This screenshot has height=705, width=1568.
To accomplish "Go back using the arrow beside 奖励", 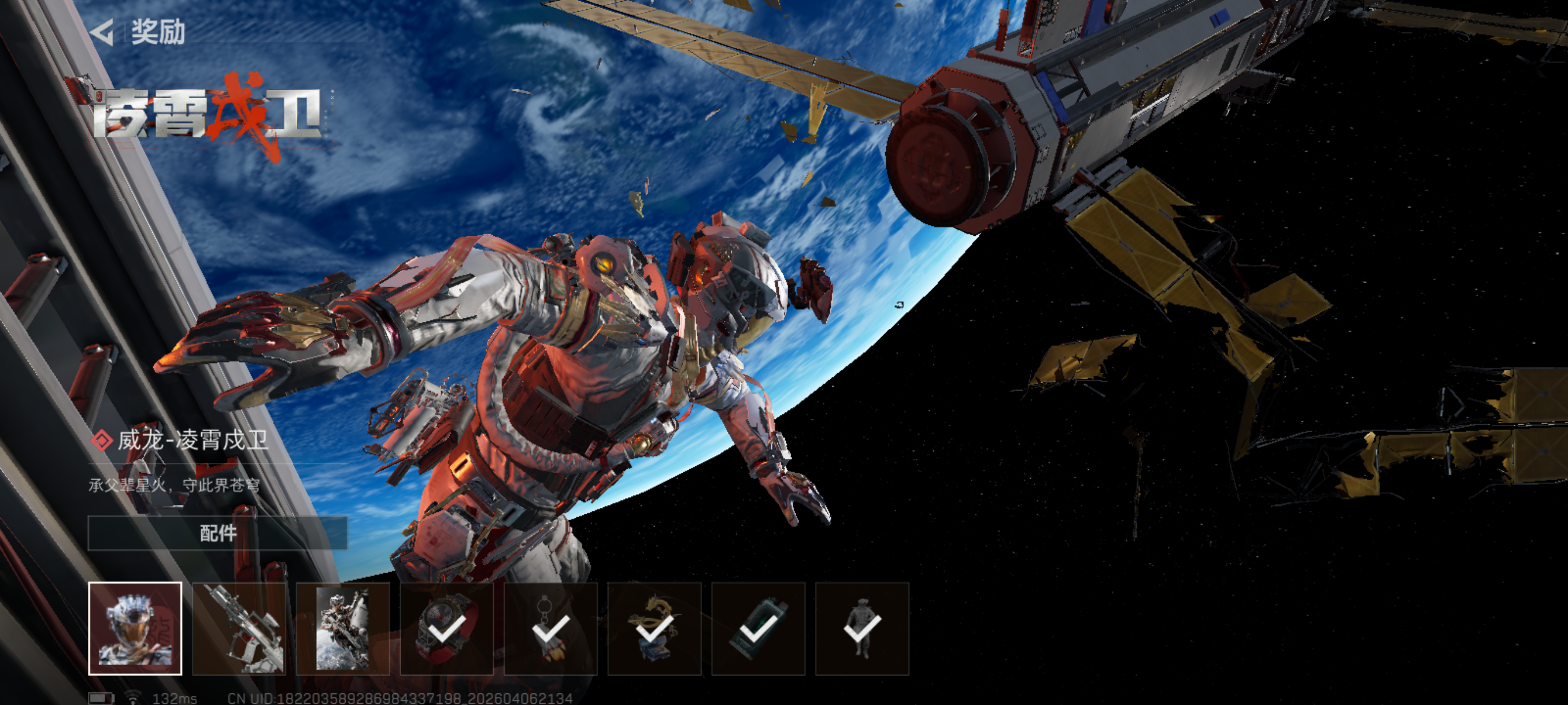I will pos(102,32).
